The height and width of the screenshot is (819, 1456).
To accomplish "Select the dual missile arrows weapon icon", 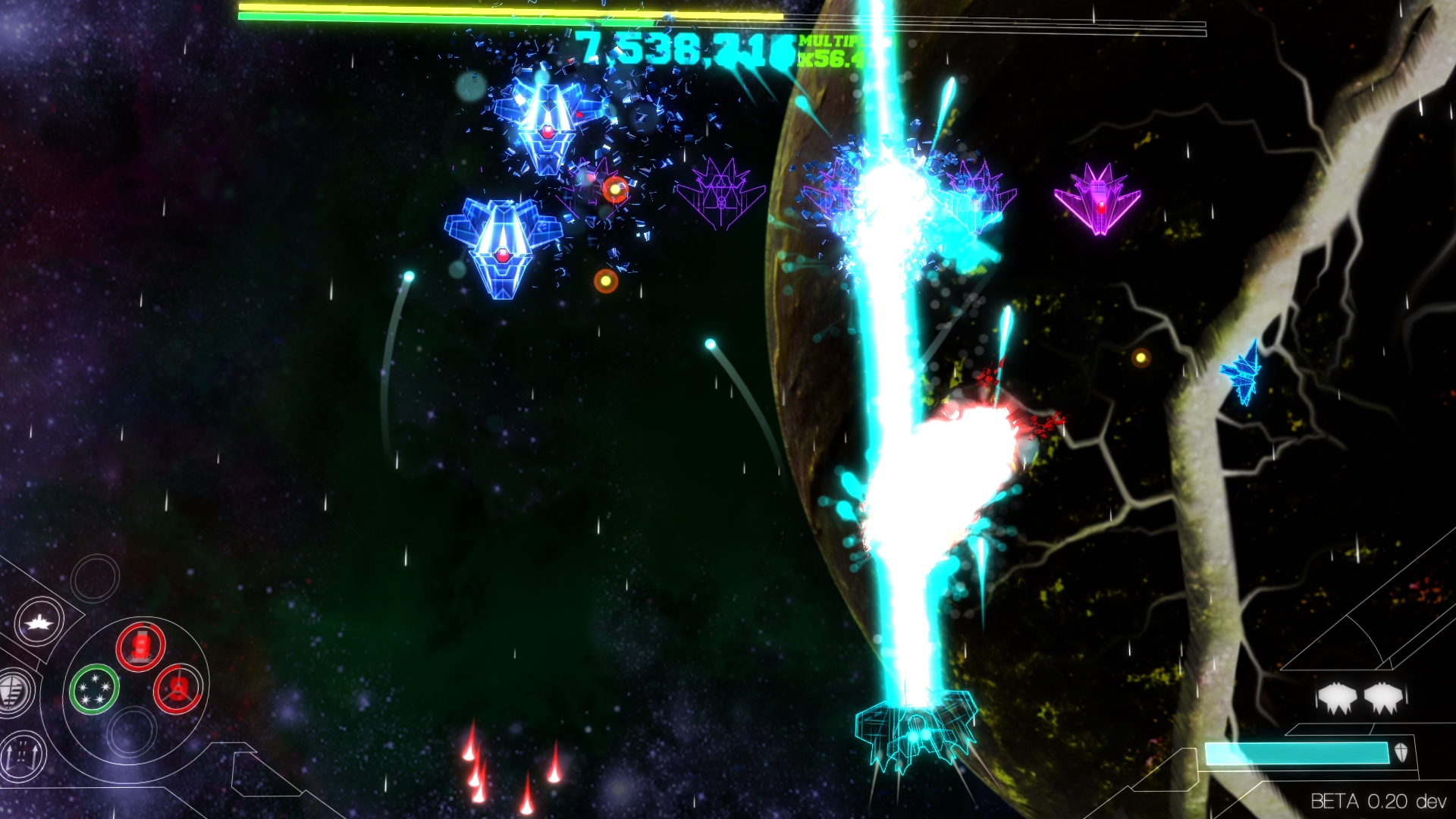I will click(x=21, y=755).
